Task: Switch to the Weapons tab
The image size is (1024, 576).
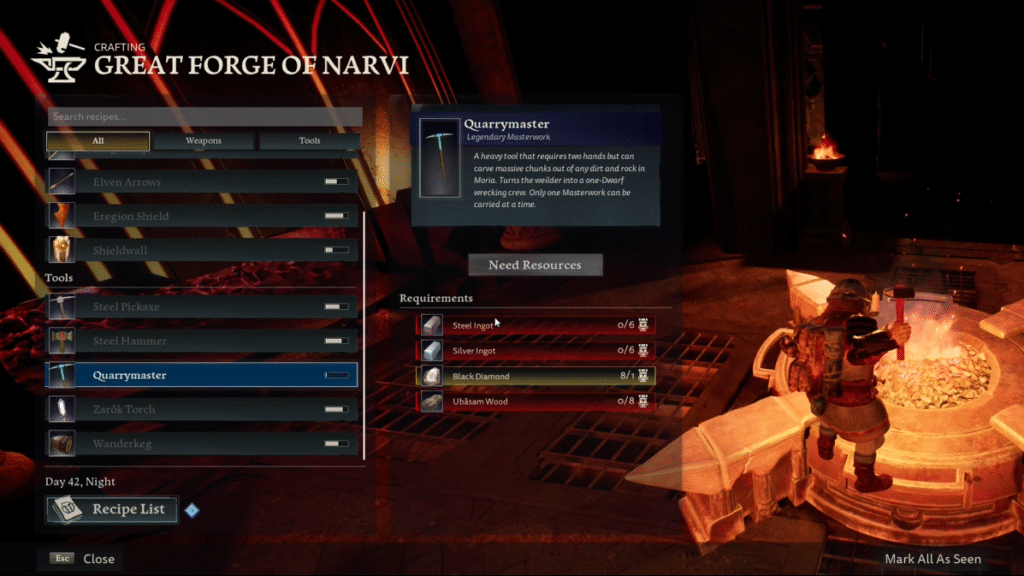Action: (x=204, y=141)
